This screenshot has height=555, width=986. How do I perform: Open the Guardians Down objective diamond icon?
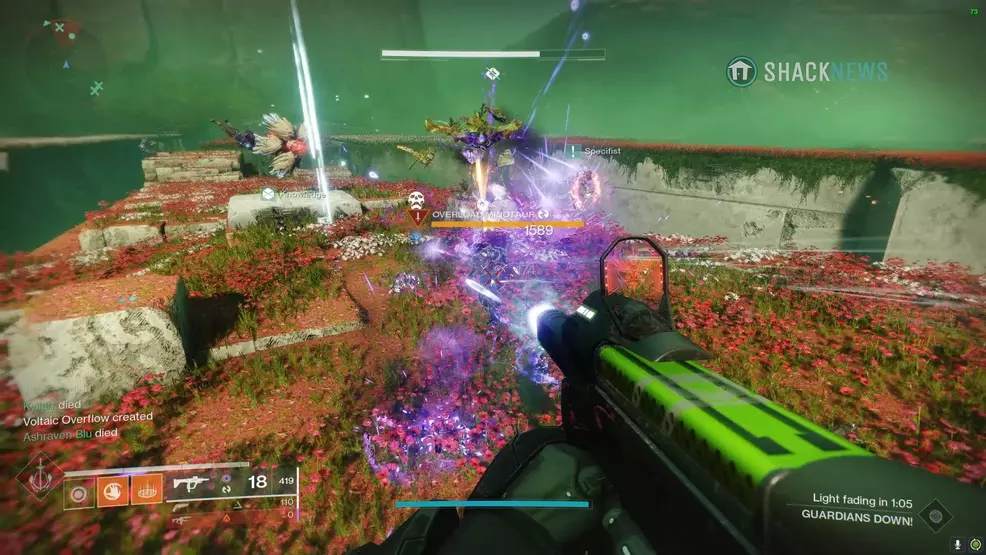[935, 515]
